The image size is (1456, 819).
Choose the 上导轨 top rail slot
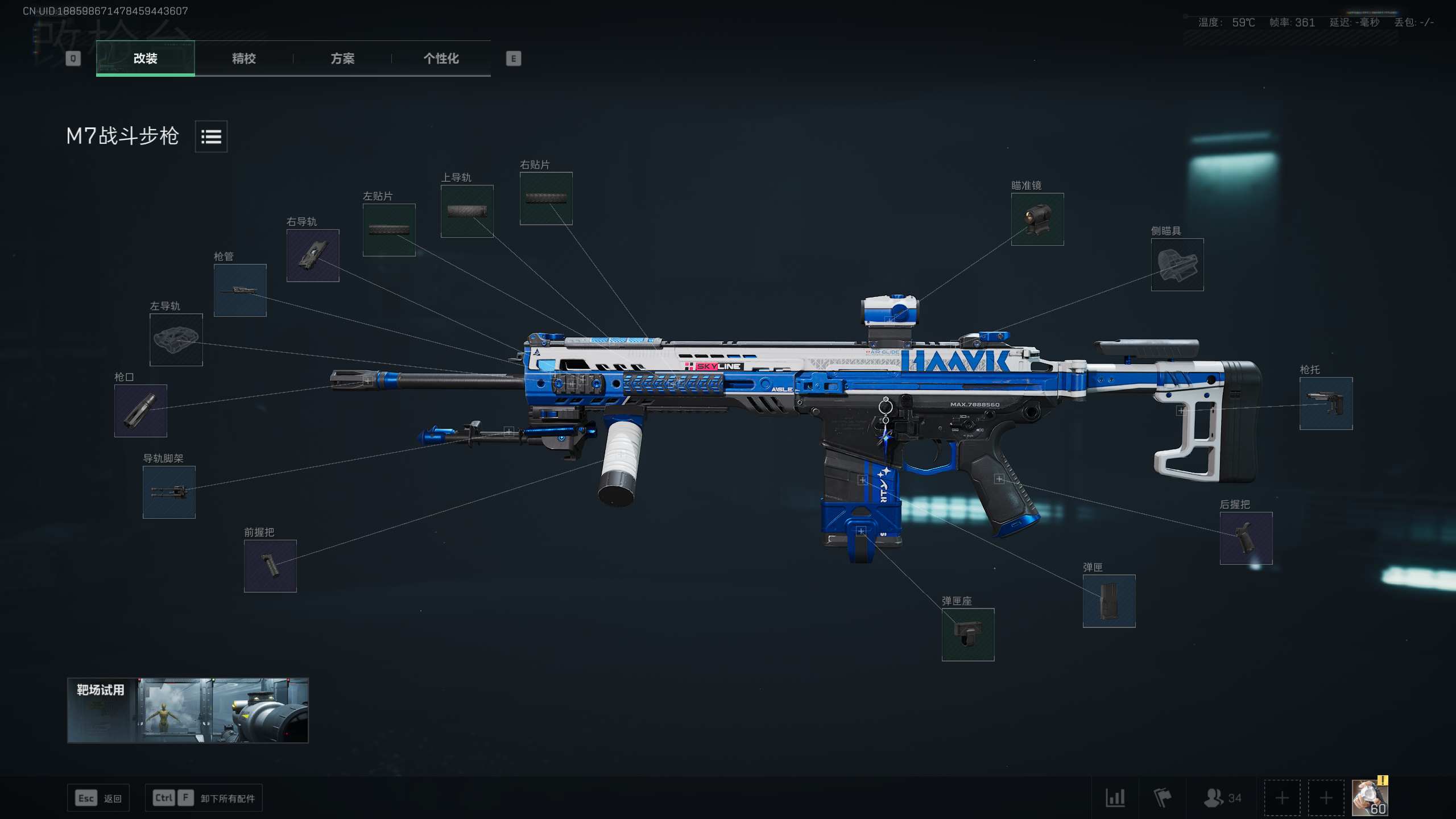click(467, 211)
